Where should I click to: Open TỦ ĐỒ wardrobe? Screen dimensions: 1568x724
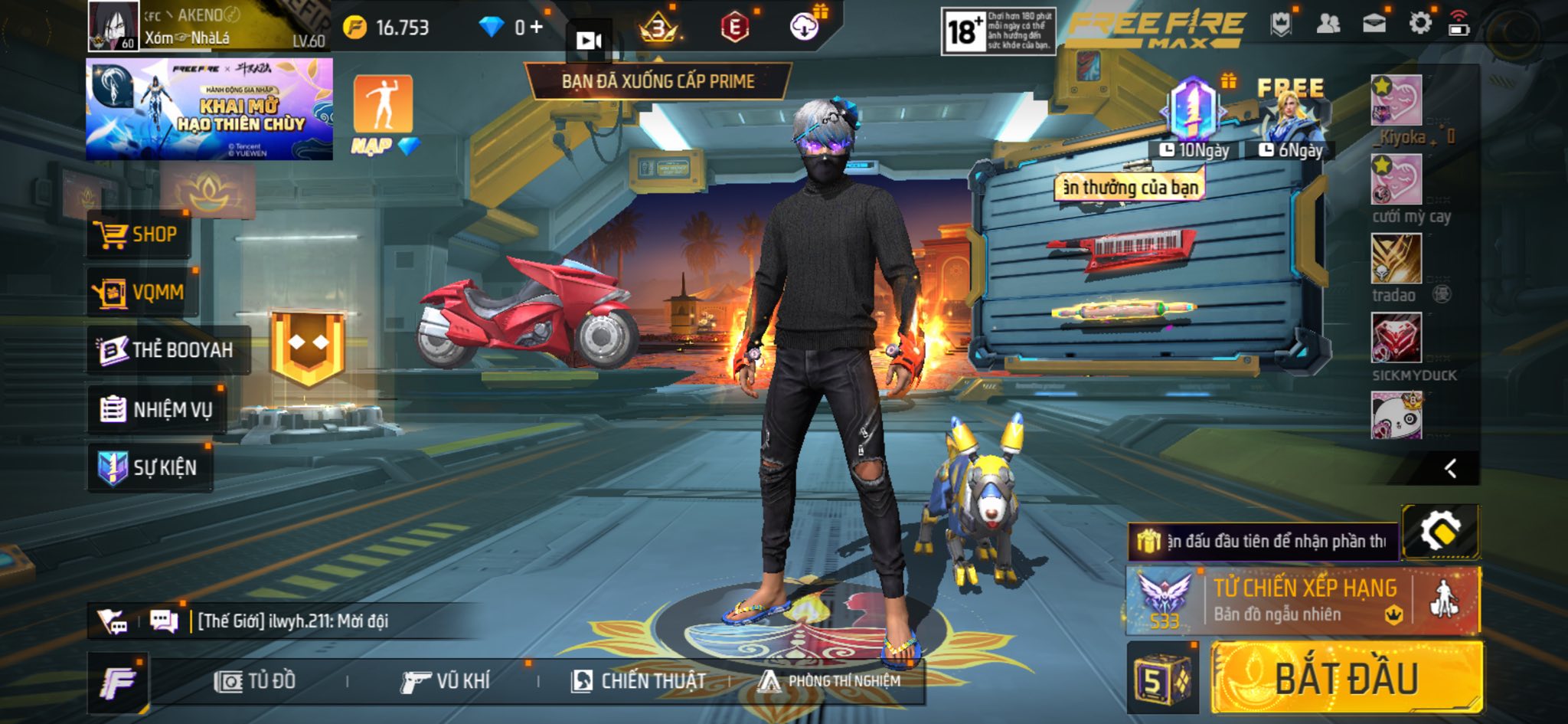(255, 680)
